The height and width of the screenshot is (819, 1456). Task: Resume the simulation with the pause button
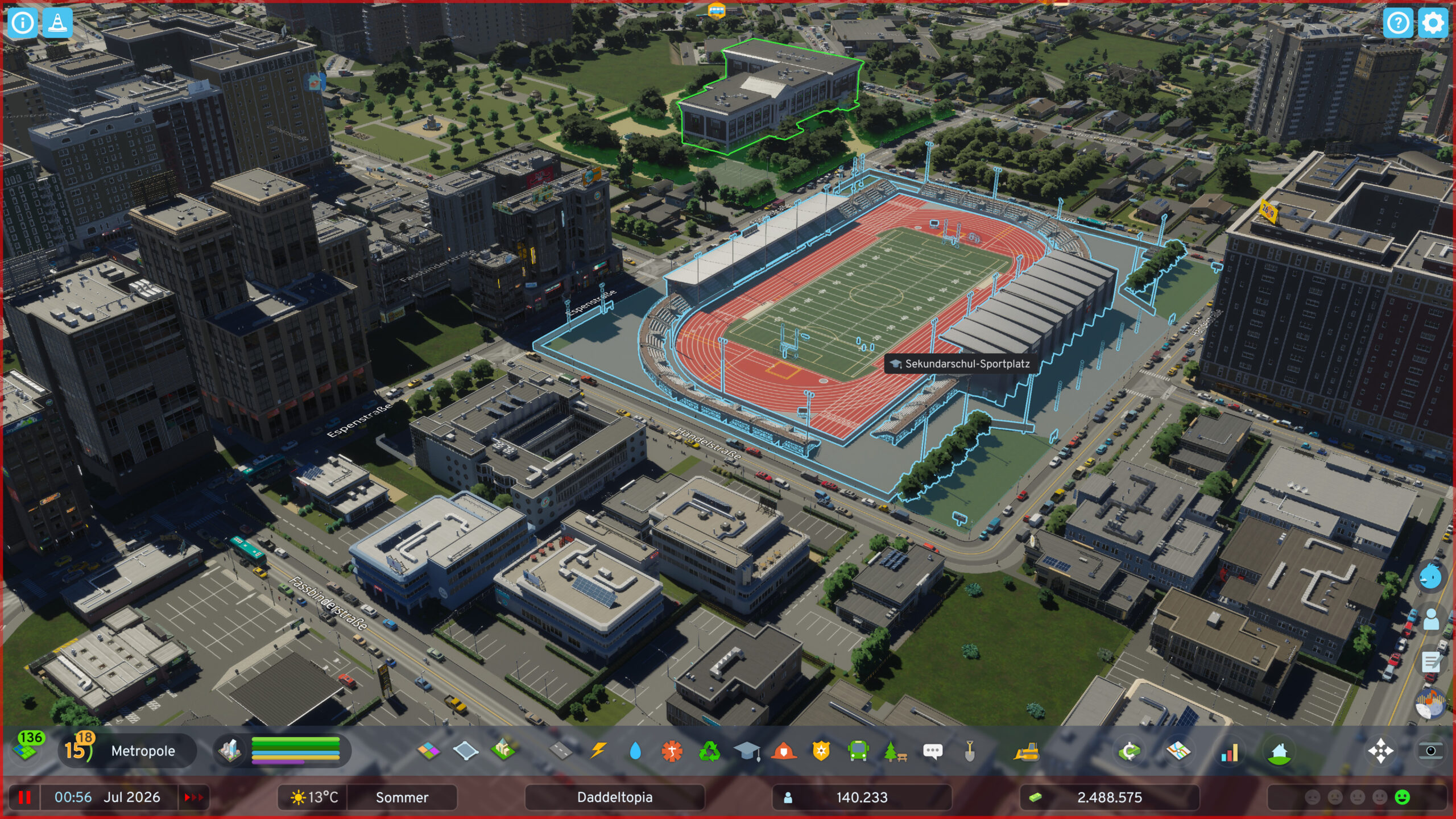tap(24, 797)
